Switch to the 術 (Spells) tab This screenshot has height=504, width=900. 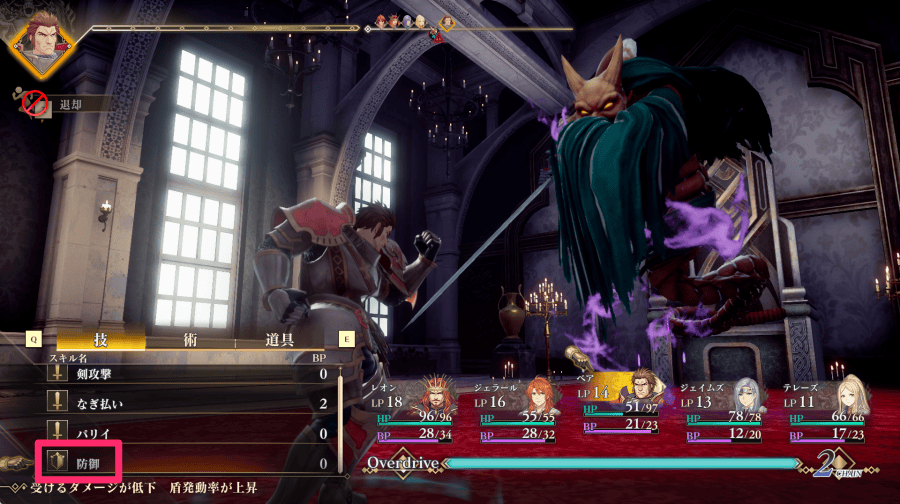pos(190,339)
